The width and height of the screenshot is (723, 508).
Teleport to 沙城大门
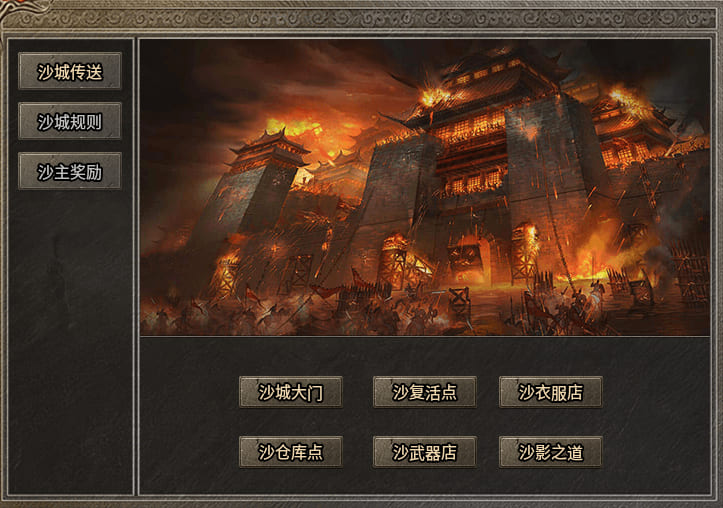pos(290,392)
